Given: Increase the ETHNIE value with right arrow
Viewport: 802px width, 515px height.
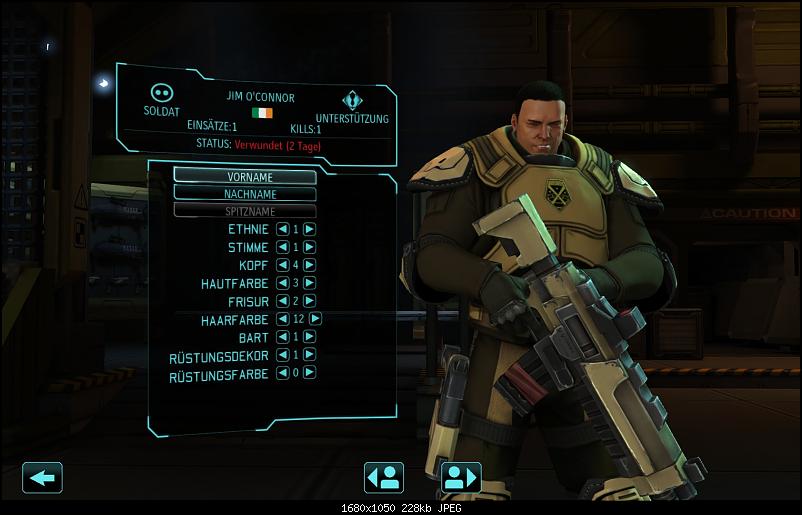Looking at the screenshot, I should coord(310,228).
